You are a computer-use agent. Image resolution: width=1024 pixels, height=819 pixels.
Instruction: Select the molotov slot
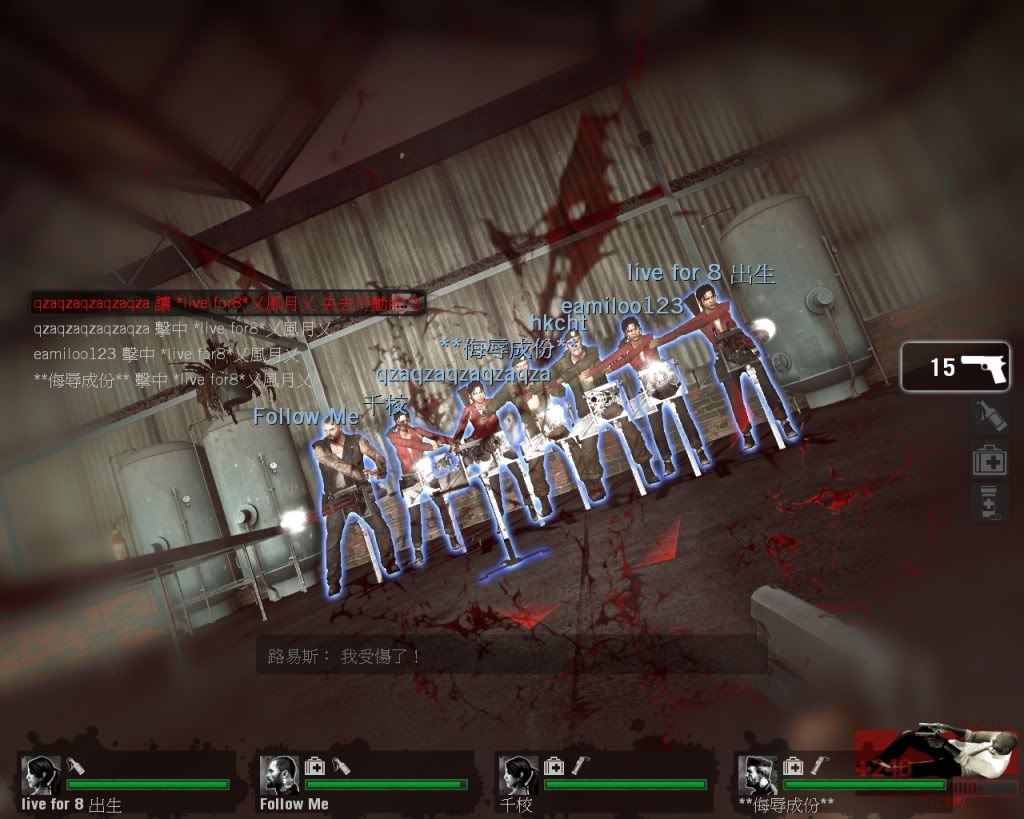click(x=987, y=416)
